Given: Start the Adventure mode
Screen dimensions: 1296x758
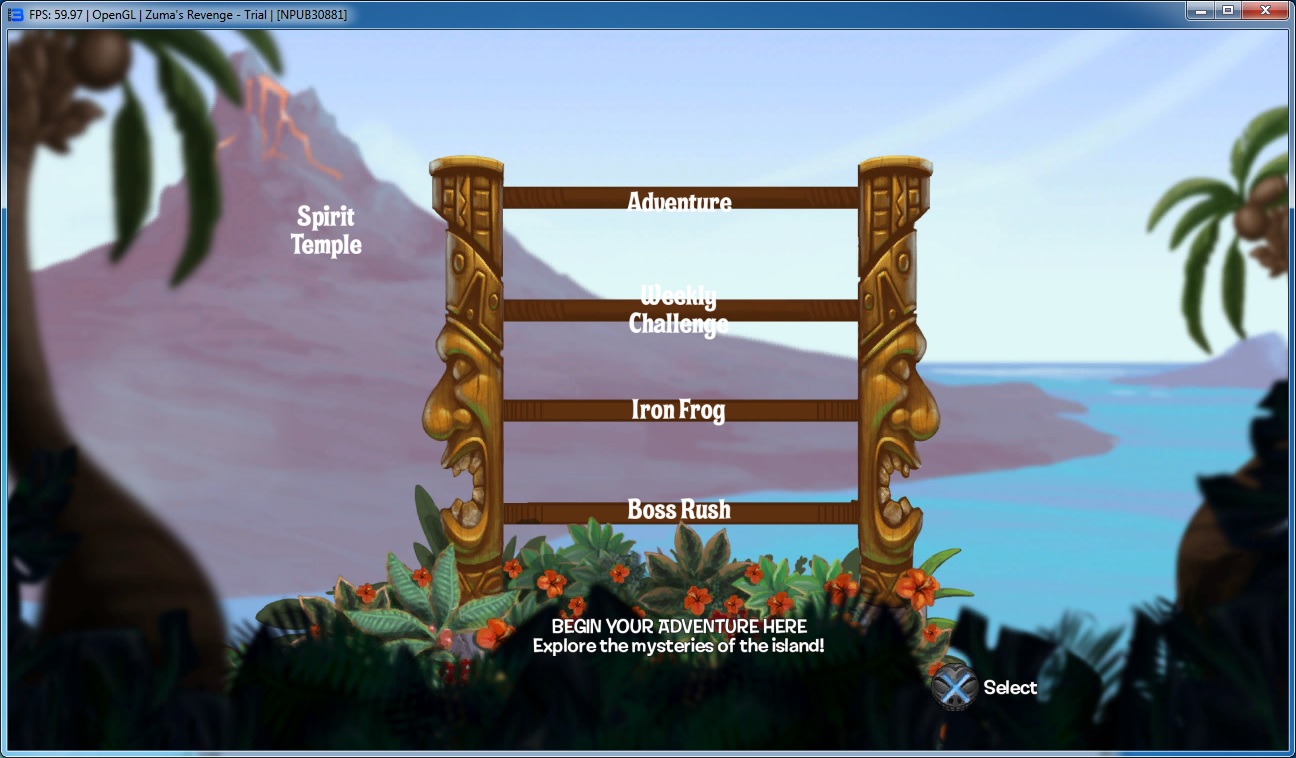Looking at the screenshot, I should click(x=679, y=201).
